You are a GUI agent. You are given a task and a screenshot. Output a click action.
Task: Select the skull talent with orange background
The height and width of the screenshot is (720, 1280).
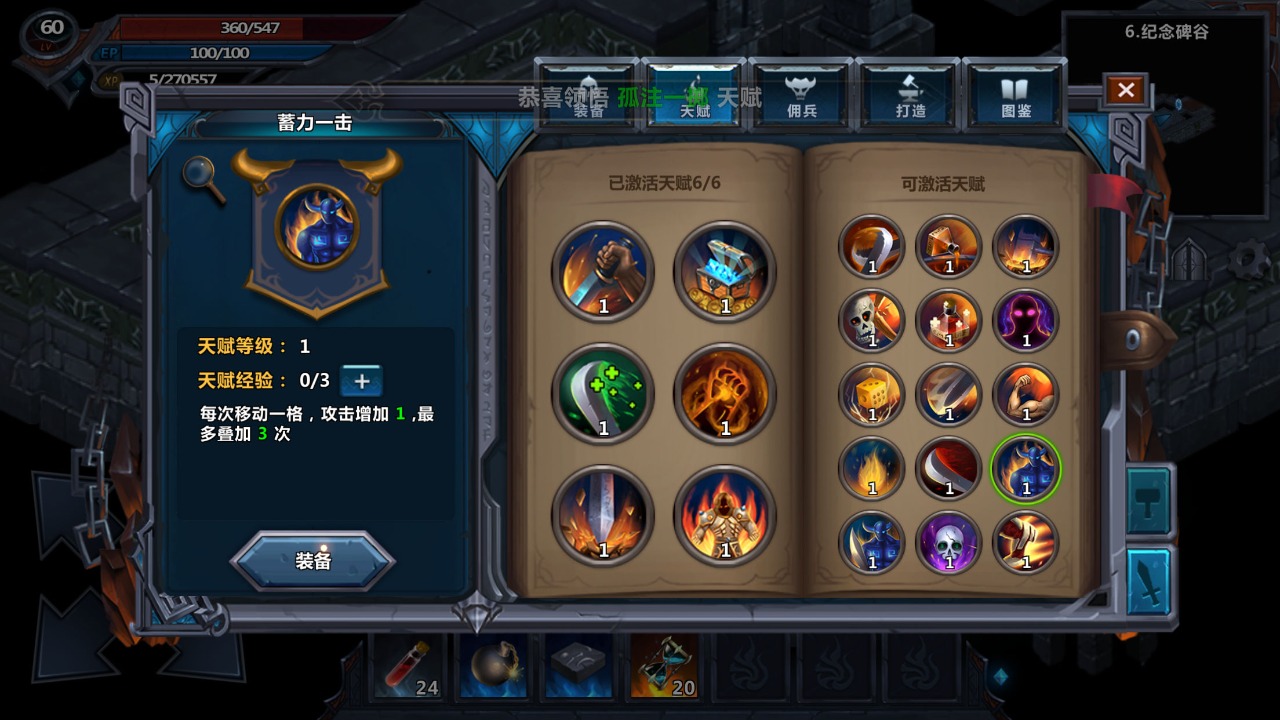coord(872,320)
